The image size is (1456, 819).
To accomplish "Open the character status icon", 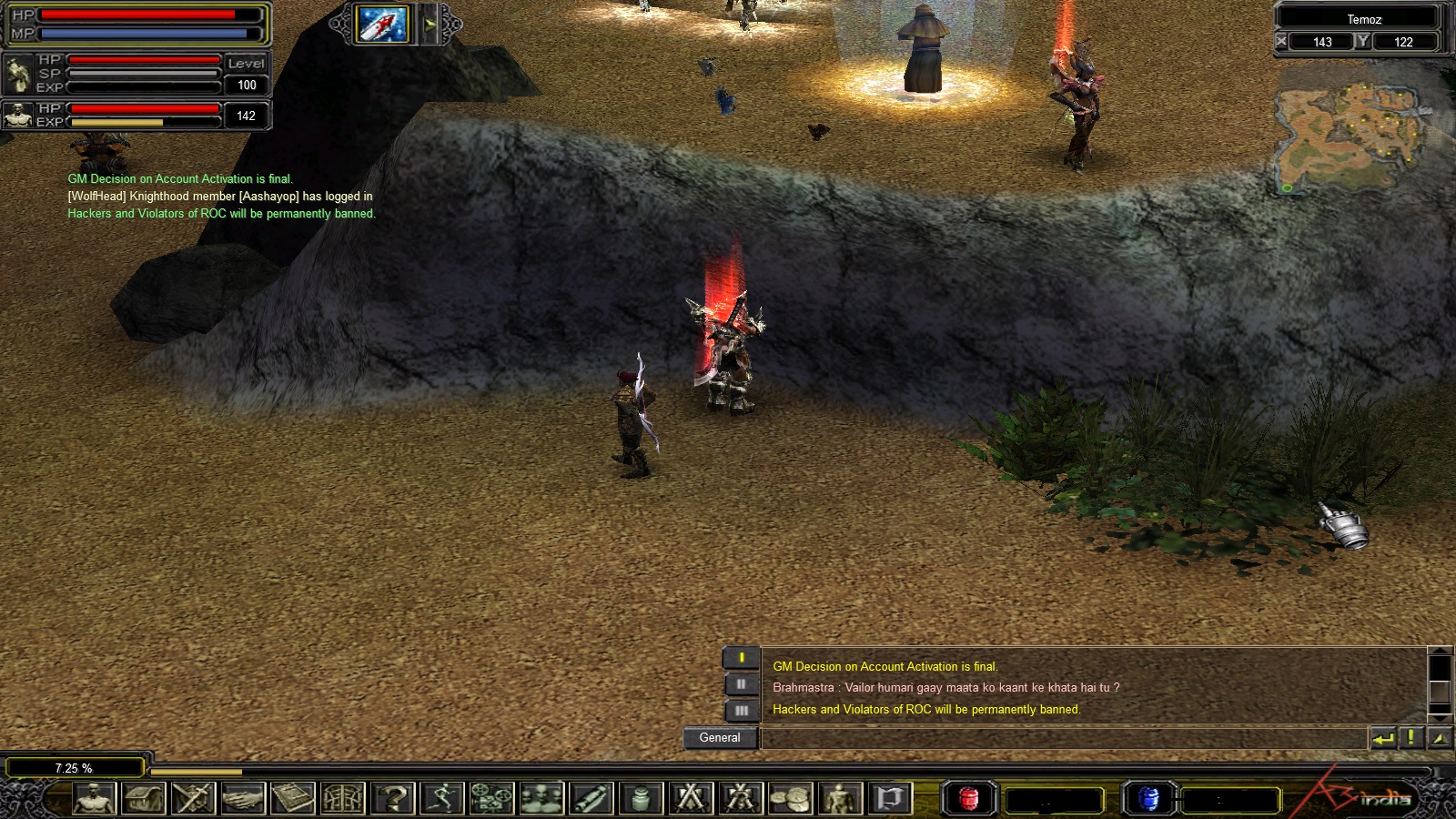I will [x=95, y=799].
